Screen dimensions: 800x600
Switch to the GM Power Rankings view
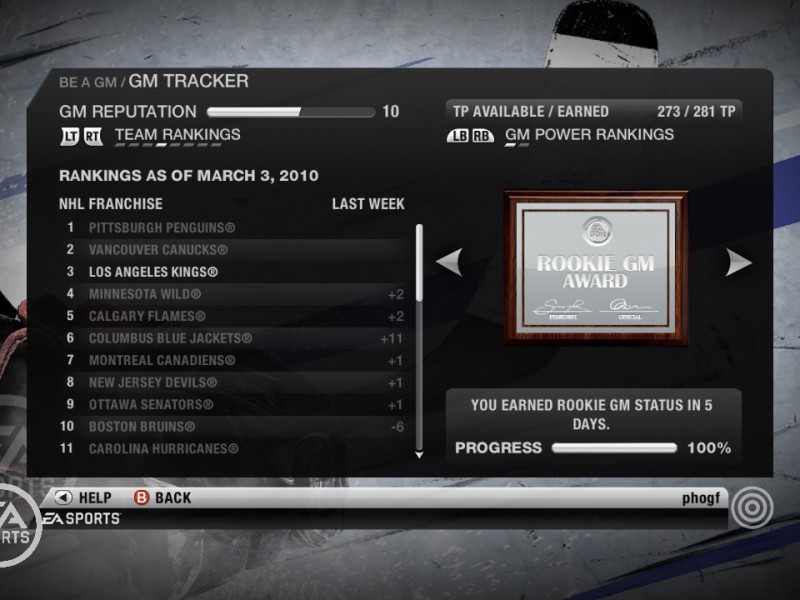(589, 135)
